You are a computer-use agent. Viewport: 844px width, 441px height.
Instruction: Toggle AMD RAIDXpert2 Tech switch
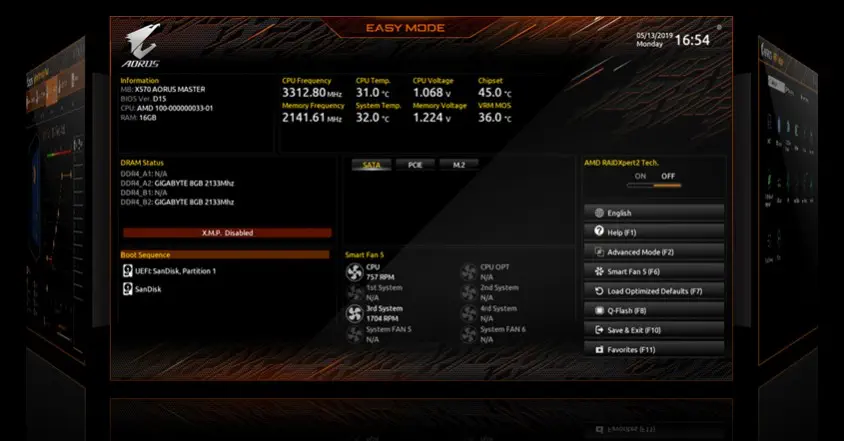point(652,185)
